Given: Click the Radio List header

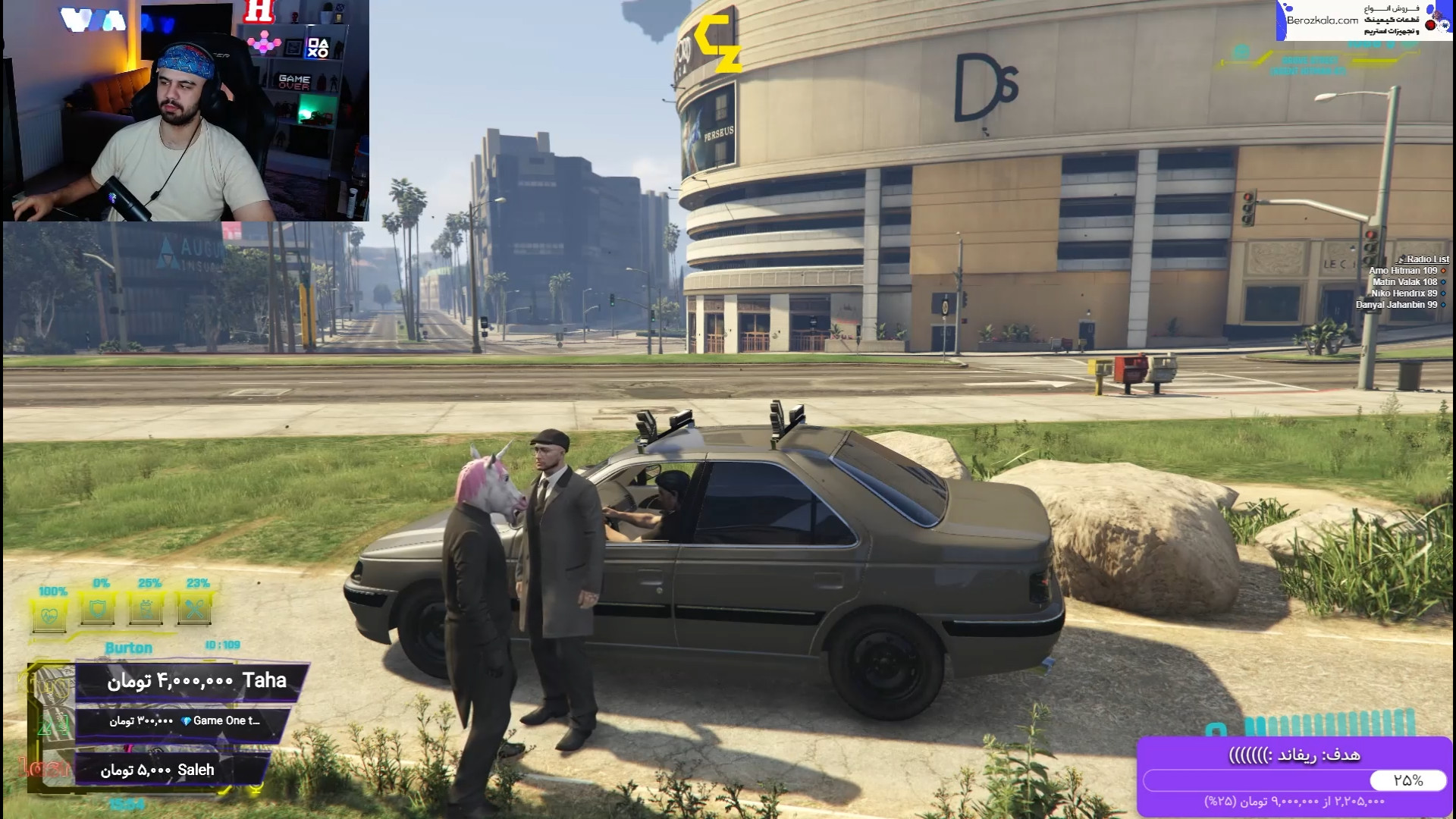Looking at the screenshot, I should tap(1426, 259).
